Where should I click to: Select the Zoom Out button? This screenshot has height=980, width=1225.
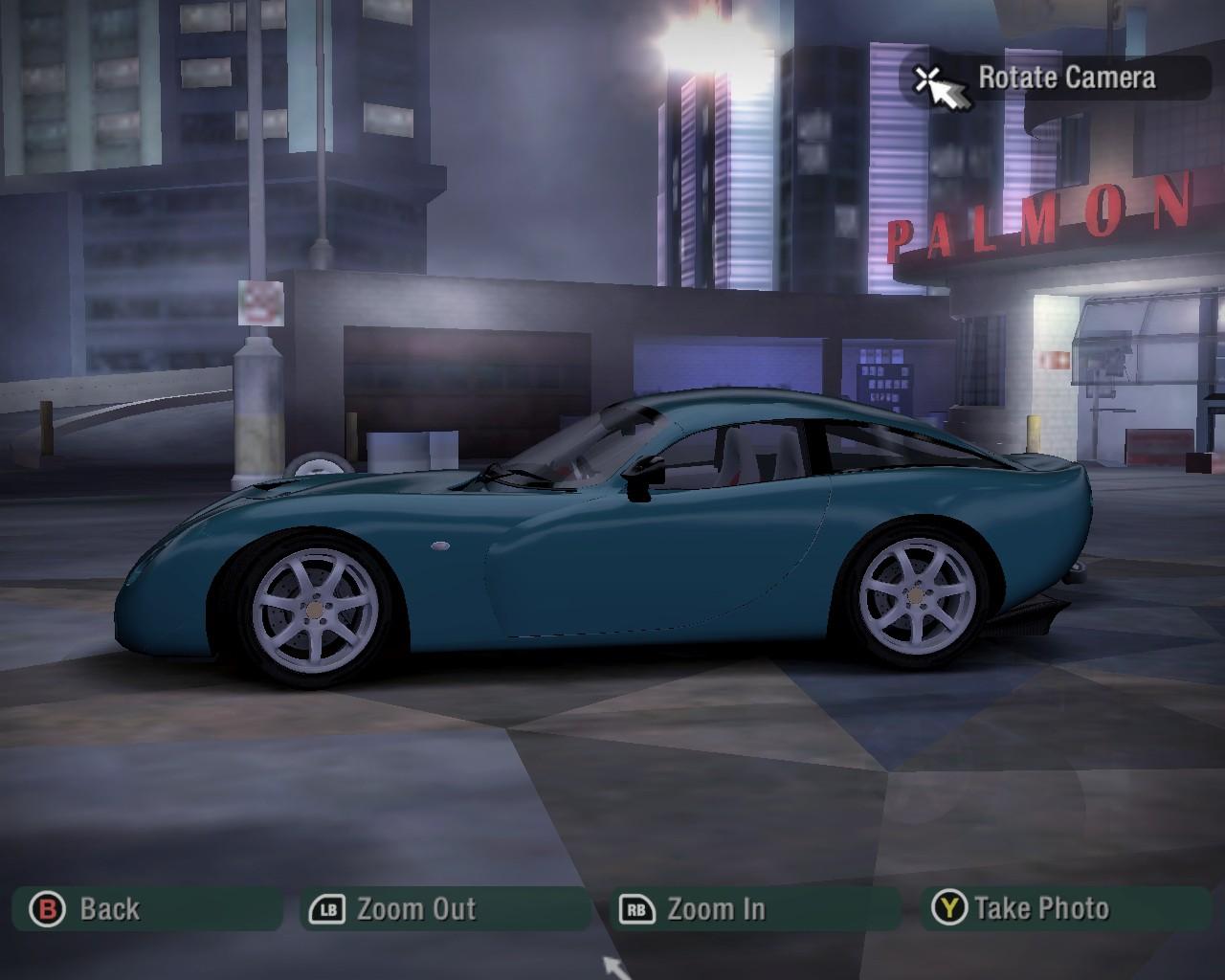[446, 909]
